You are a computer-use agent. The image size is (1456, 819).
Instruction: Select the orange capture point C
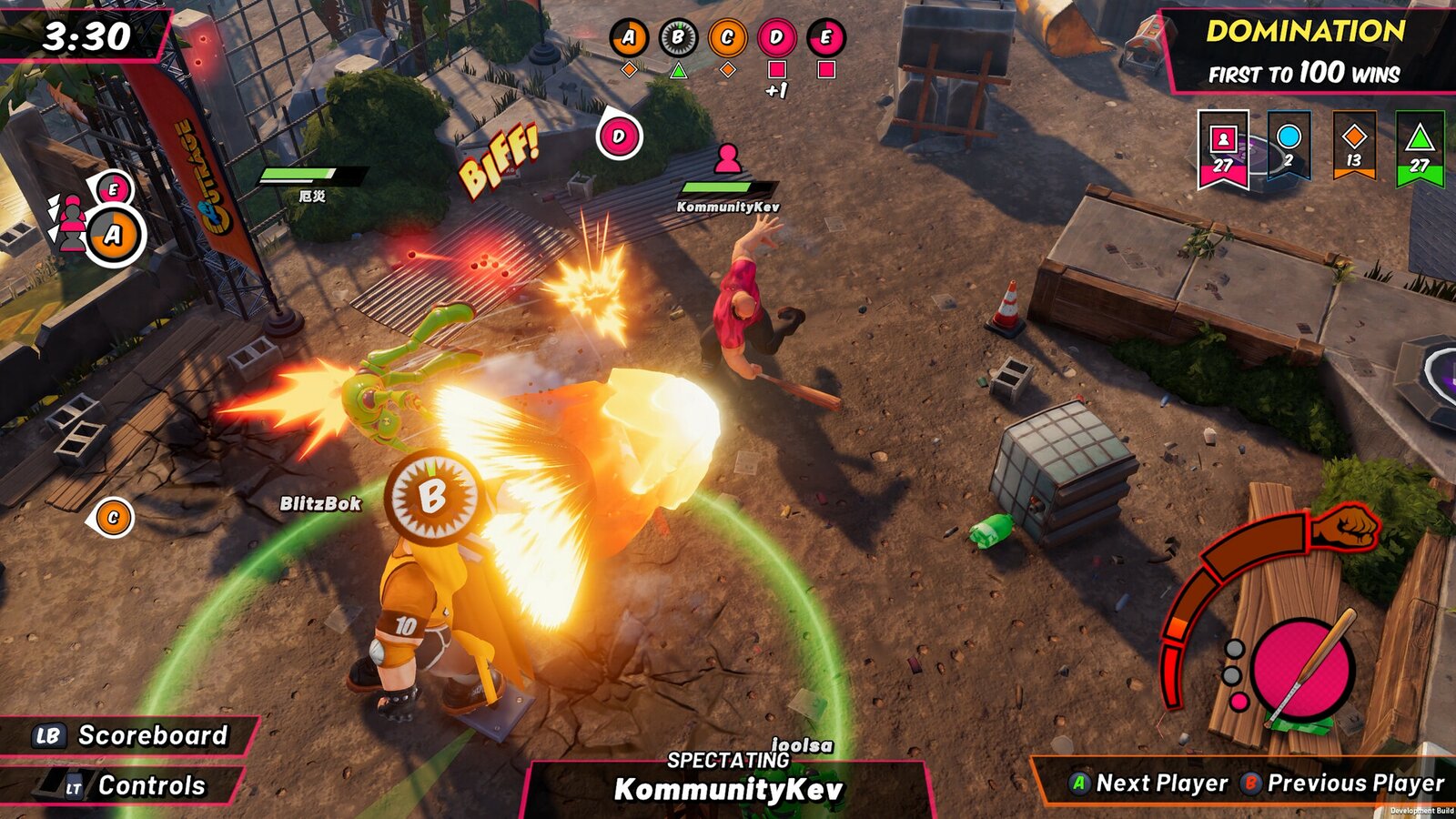(x=728, y=38)
